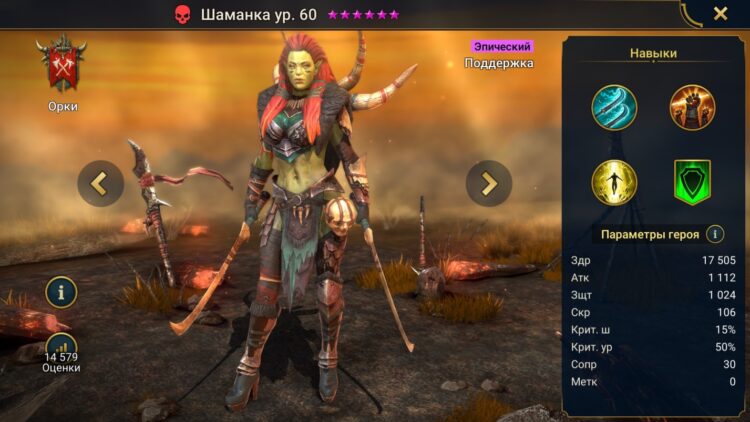The width and height of the screenshot is (750, 422).
Task: Open the champion info button above ratings
Action: tap(61, 292)
